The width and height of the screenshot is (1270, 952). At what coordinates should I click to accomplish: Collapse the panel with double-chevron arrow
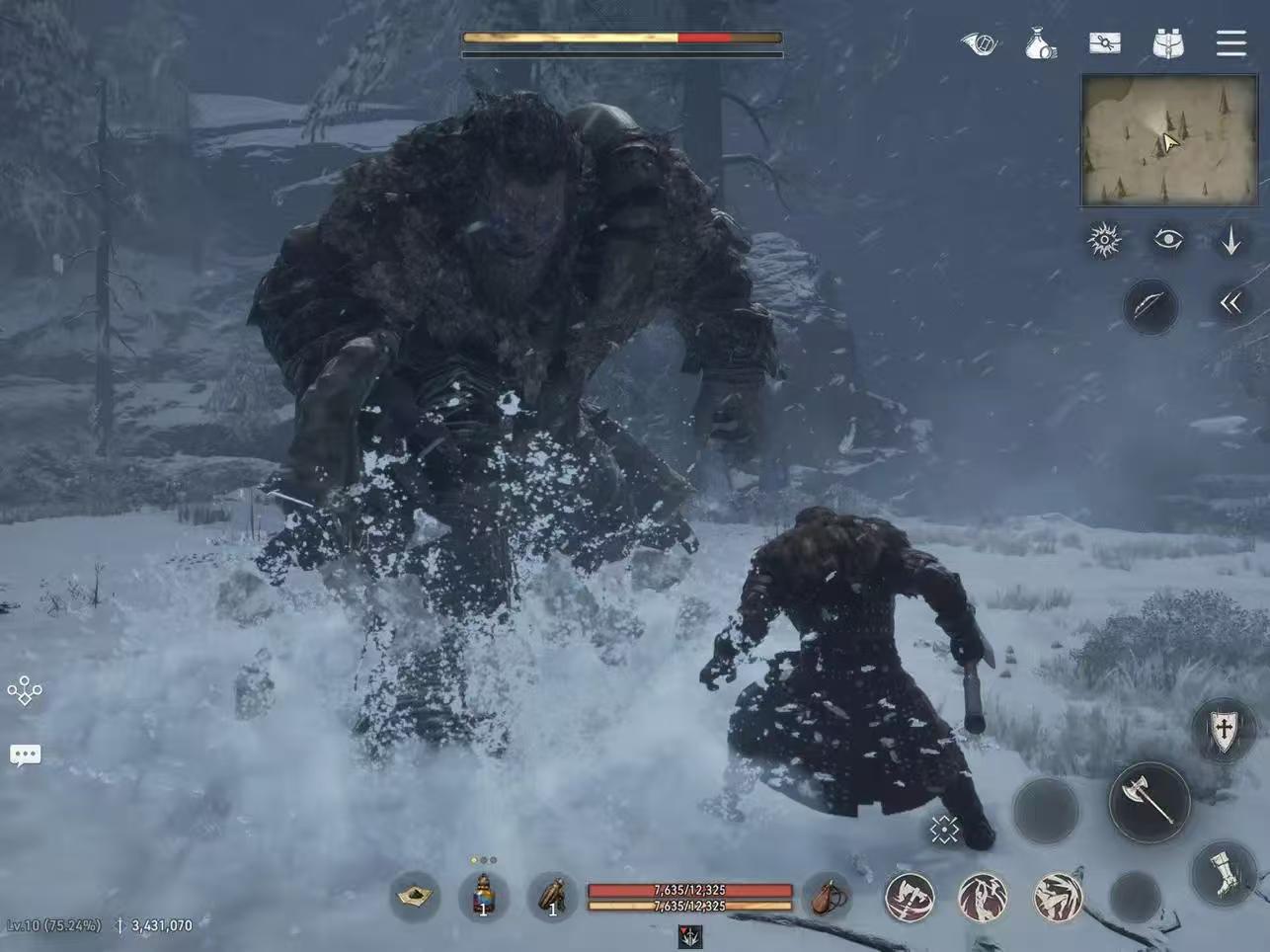pyautogui.click(x=1230, y=303)
